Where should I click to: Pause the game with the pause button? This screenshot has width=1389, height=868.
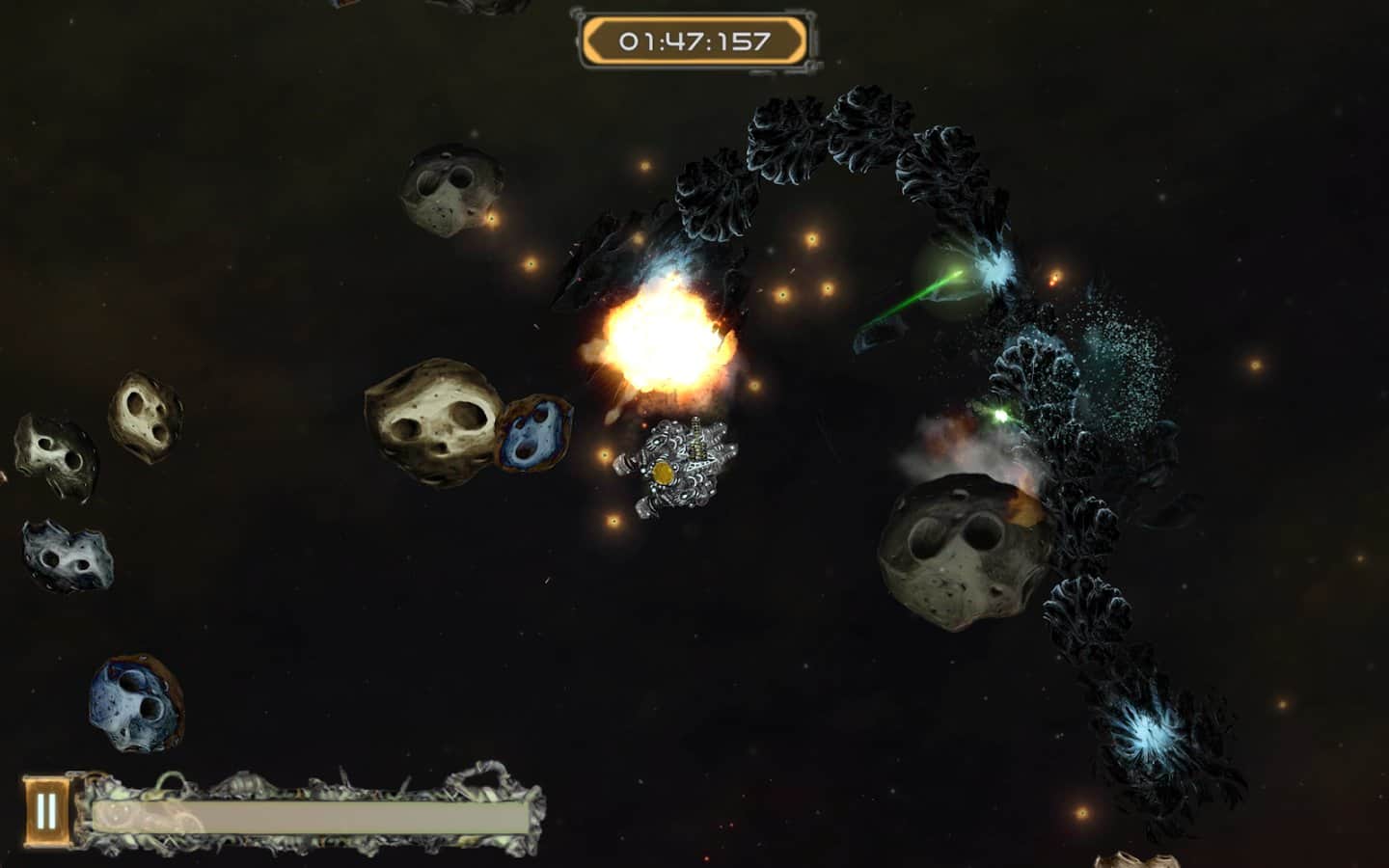coord(46,811)
